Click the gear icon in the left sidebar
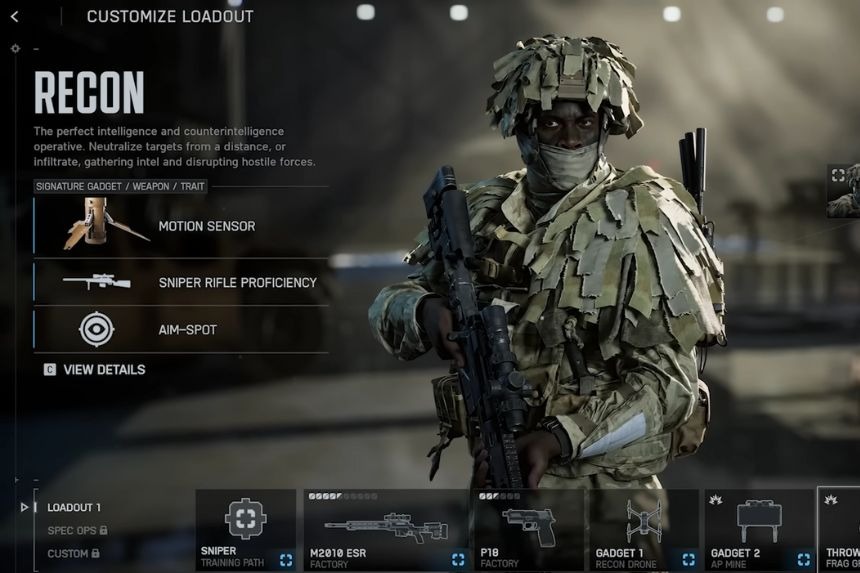Screen dimensions: 860x573 (x=15, y=48)
